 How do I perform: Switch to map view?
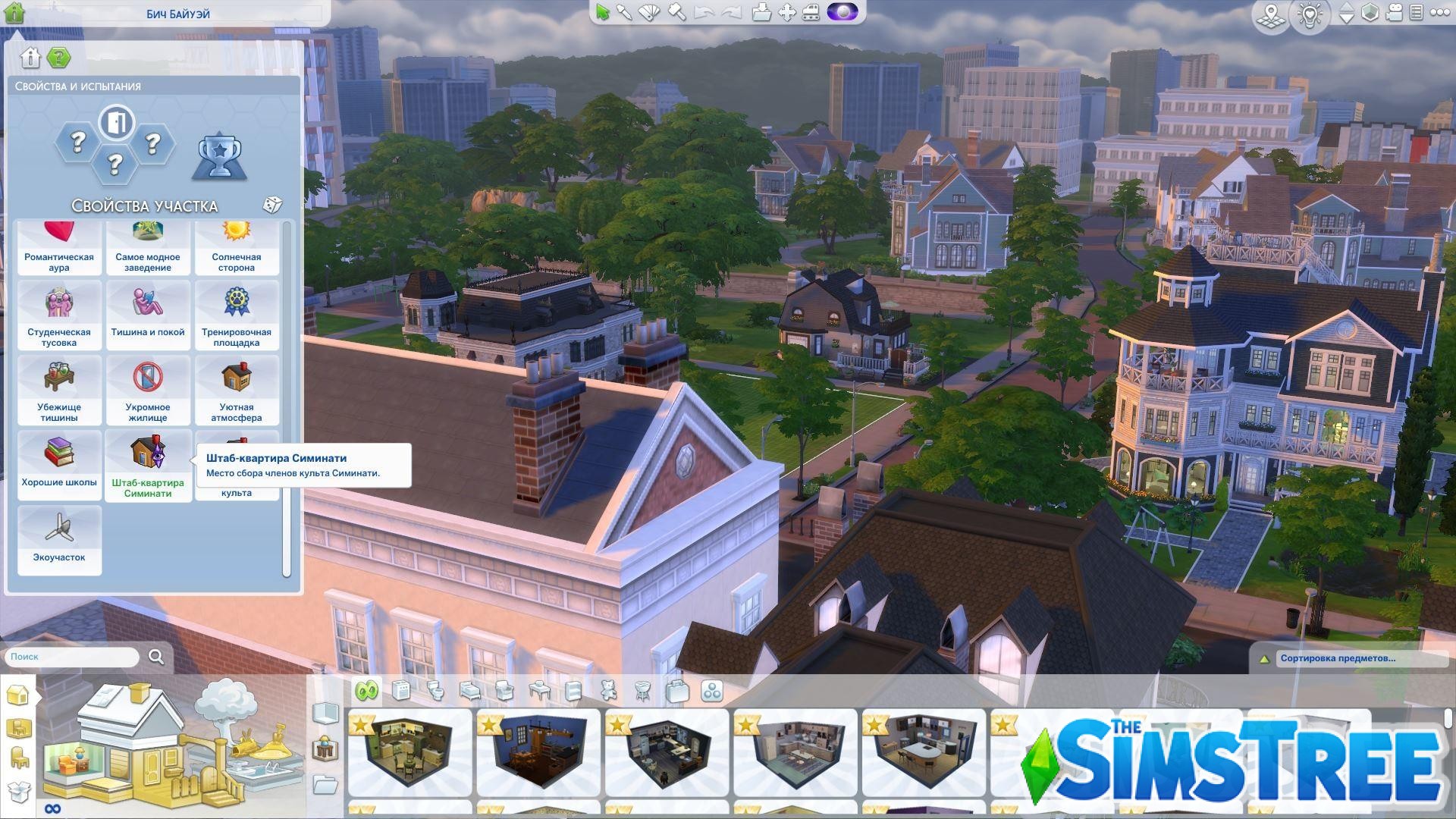[1271, 14]
